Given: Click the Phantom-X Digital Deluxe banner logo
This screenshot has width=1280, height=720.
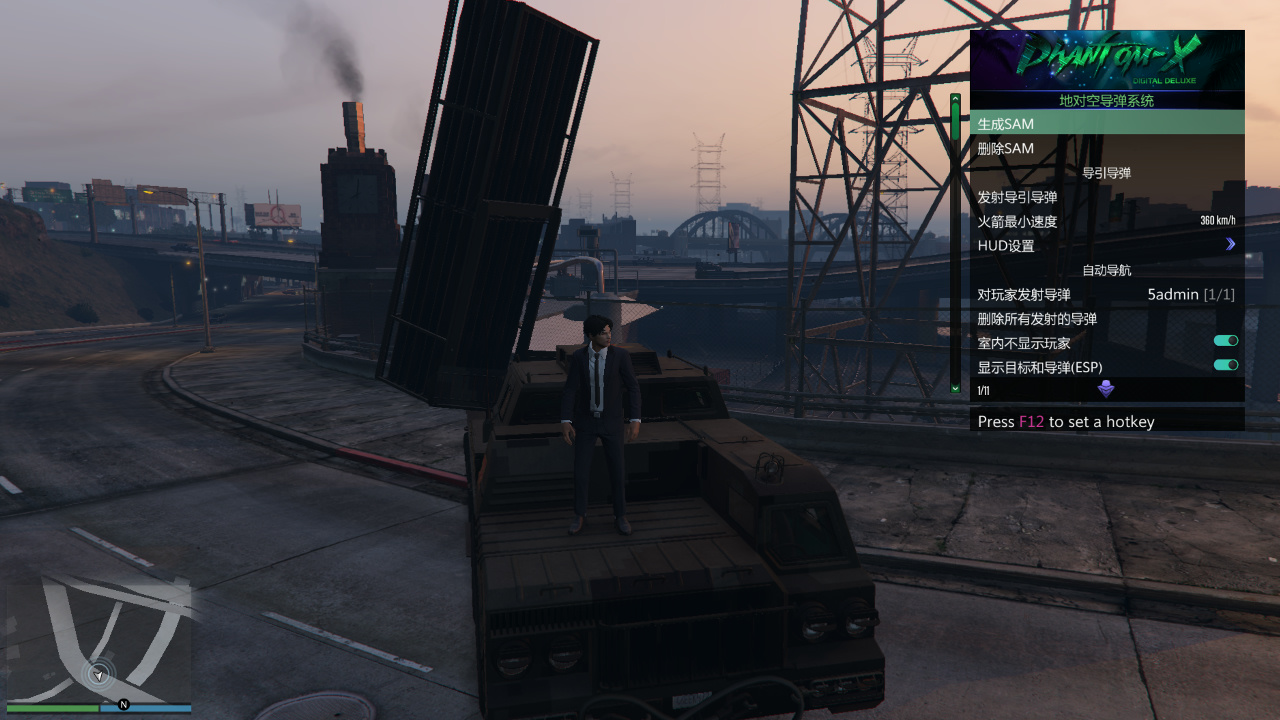Looking at the screenshot, I should pyautogui.click(x=1106, y=60).
